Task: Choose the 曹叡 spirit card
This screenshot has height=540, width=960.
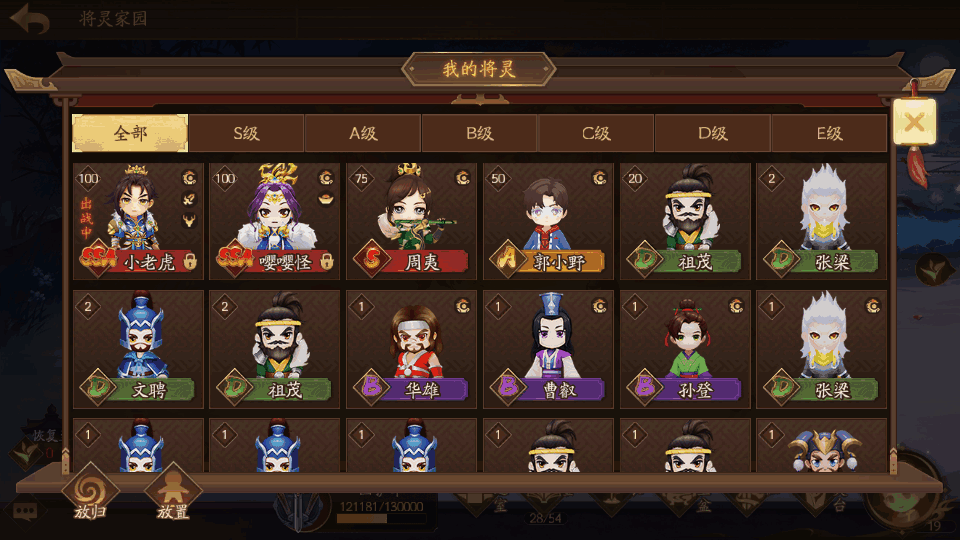Action: [x=548, y=349]
